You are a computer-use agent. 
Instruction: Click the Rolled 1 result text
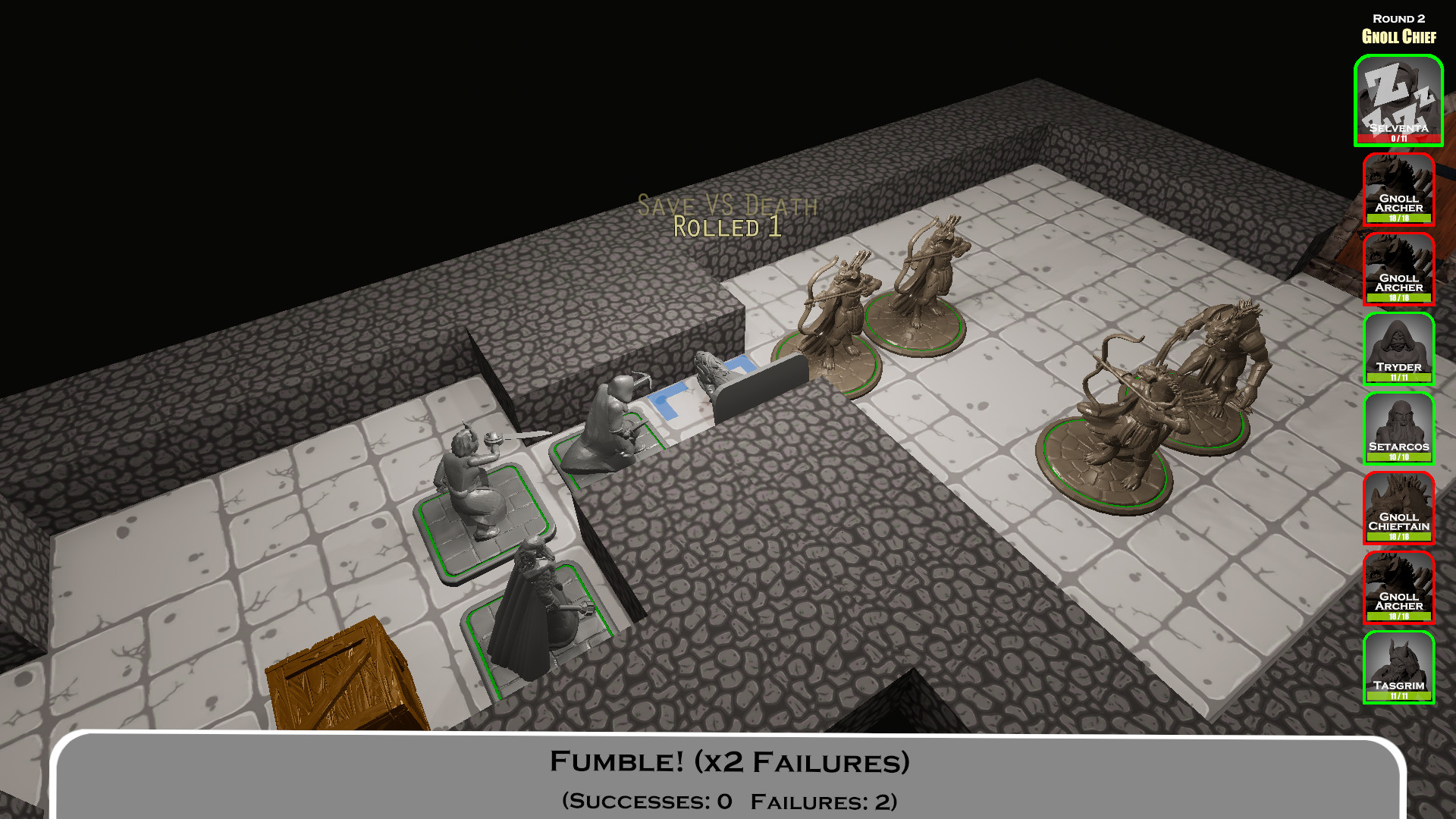728,225
